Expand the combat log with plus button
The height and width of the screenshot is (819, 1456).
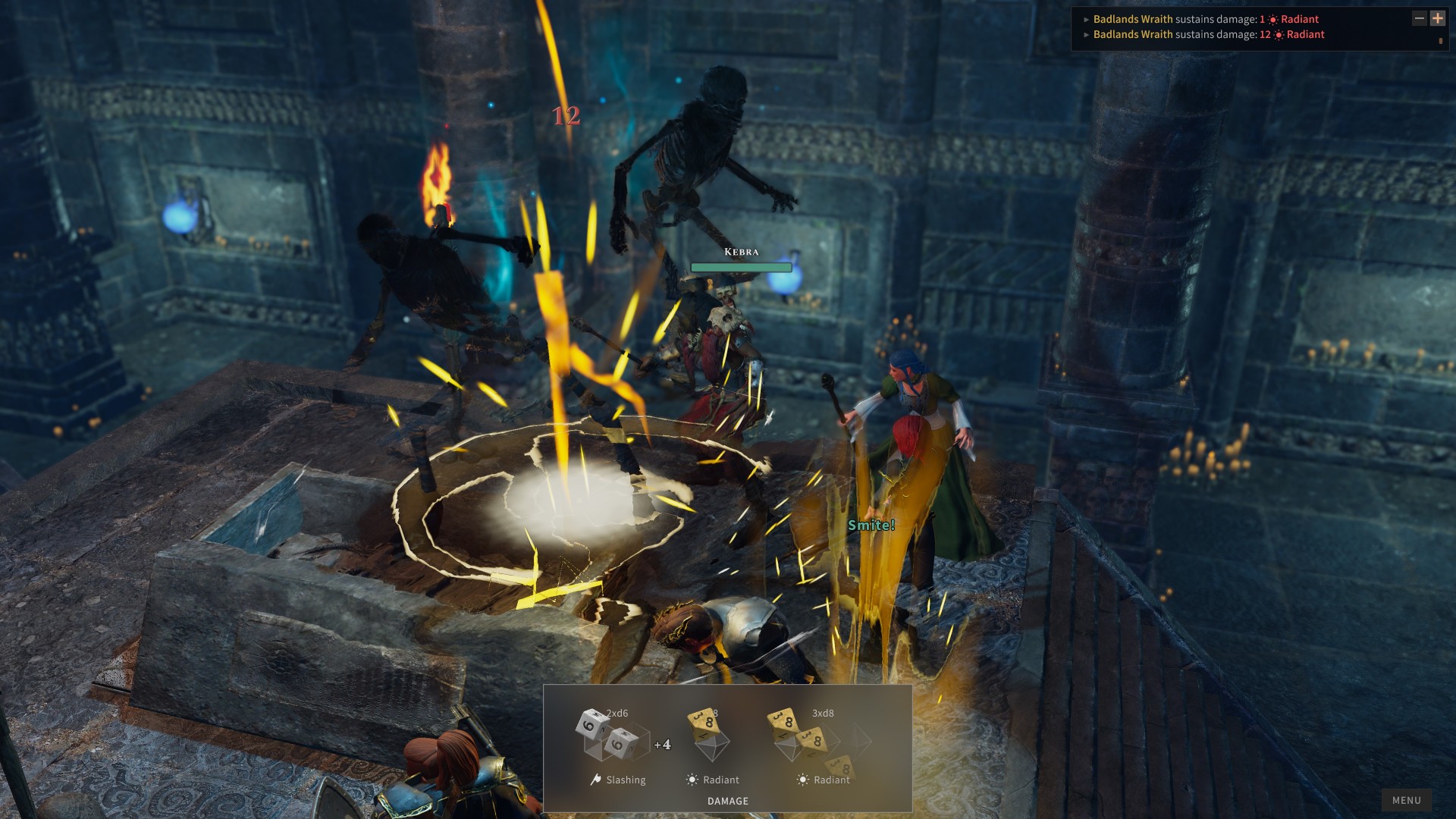(1438, 18)
